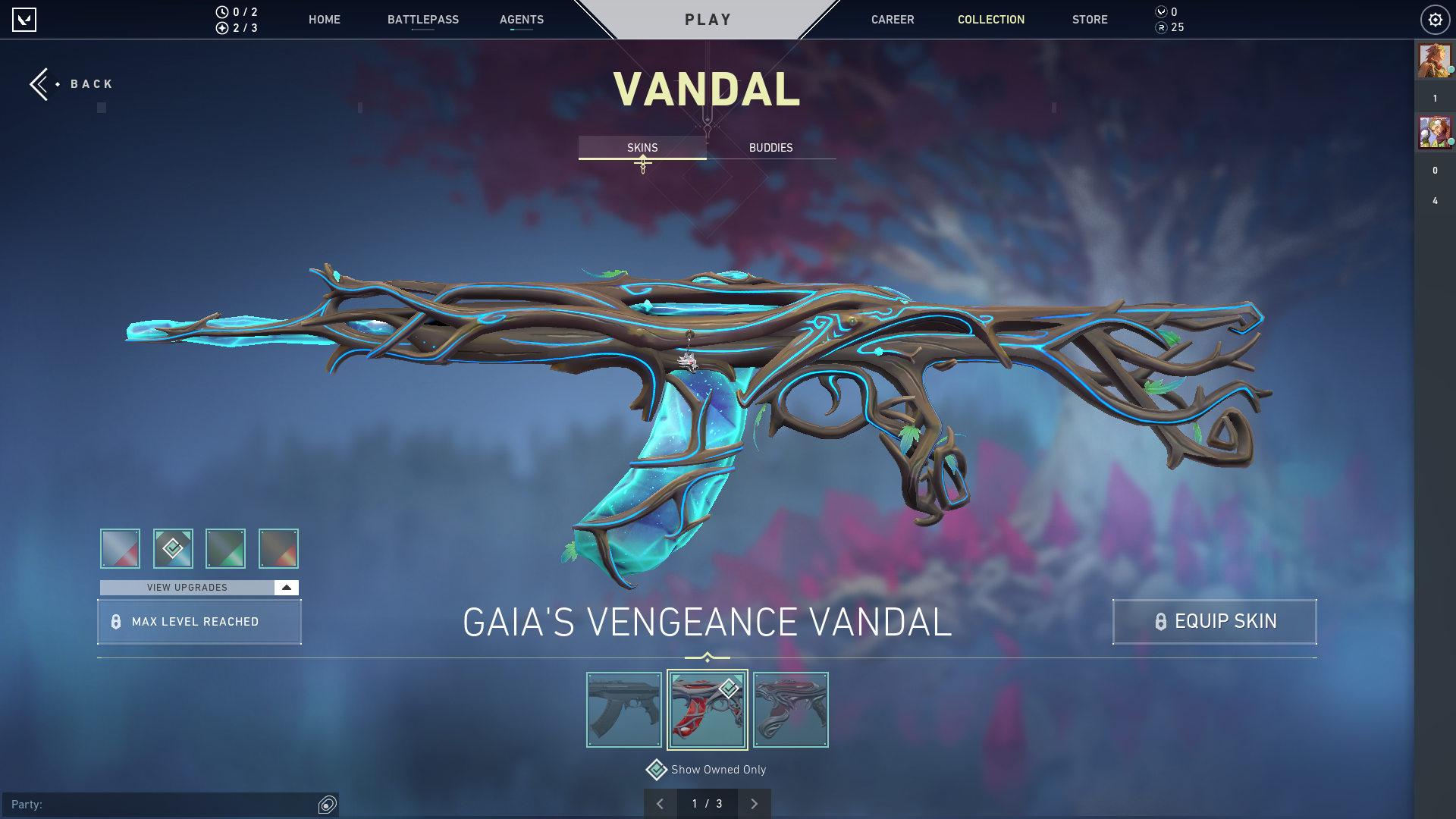
Task: Choose the red Gaia's Vengeance Vandal thumbnail
Action: 707,710
